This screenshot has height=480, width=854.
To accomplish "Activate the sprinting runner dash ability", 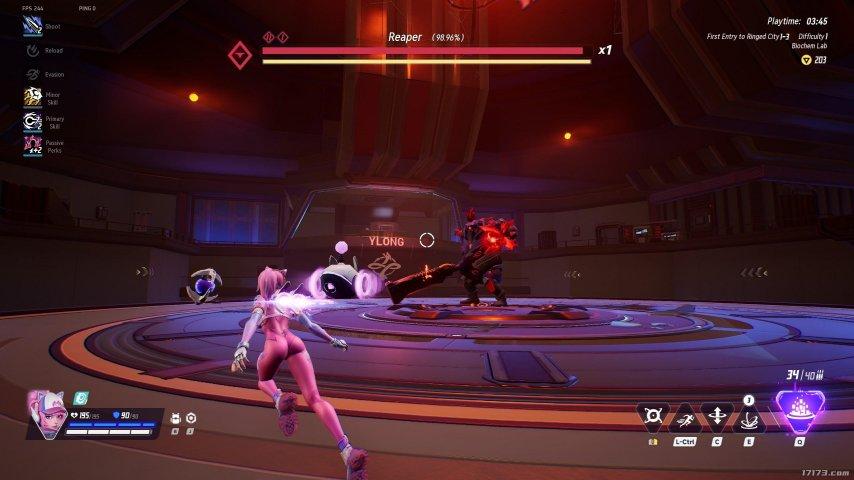I will (x=684, y=417).
